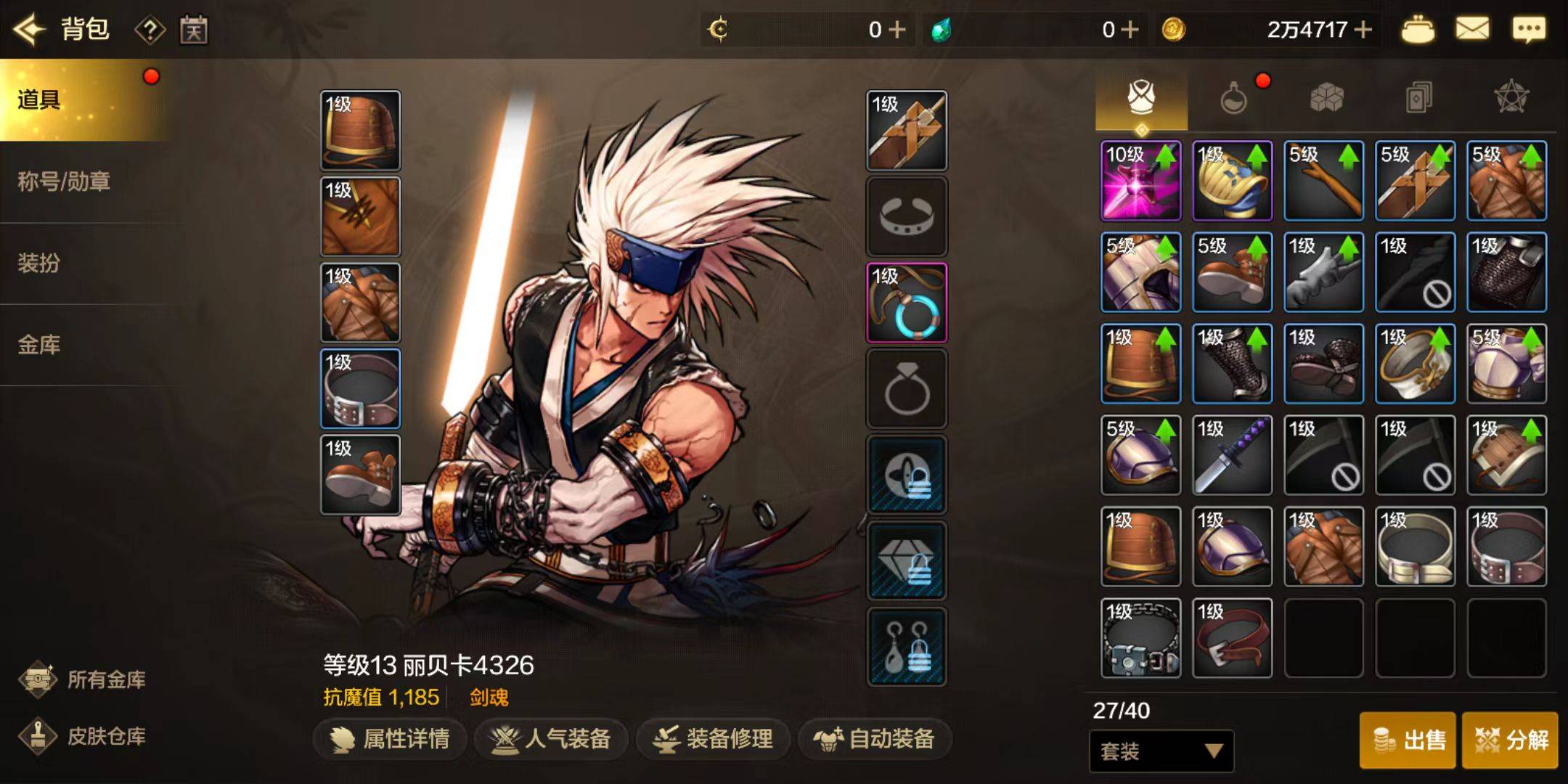Switch to the potion consumables tab
Screen dimensions: 1568x784
pos(1233,98)
